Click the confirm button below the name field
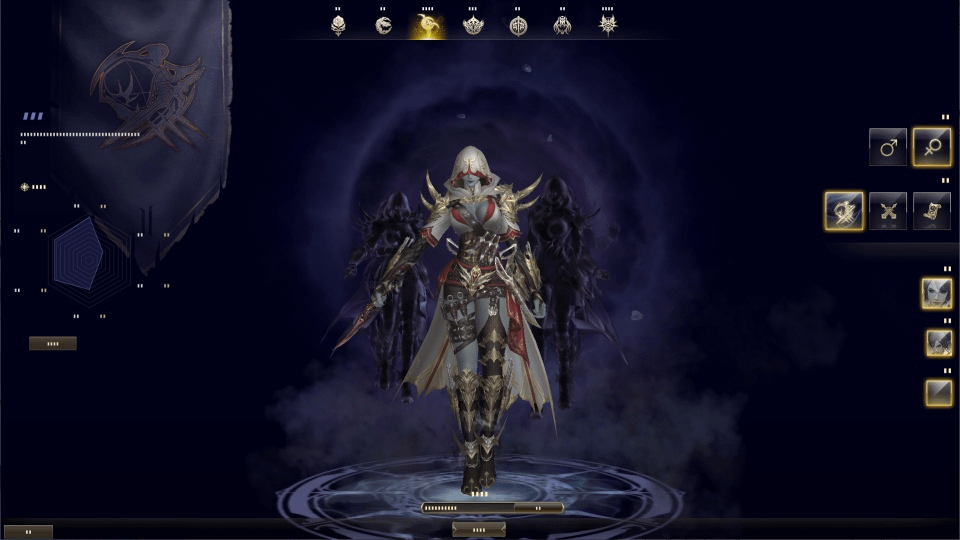 click(x=478, y=529)
